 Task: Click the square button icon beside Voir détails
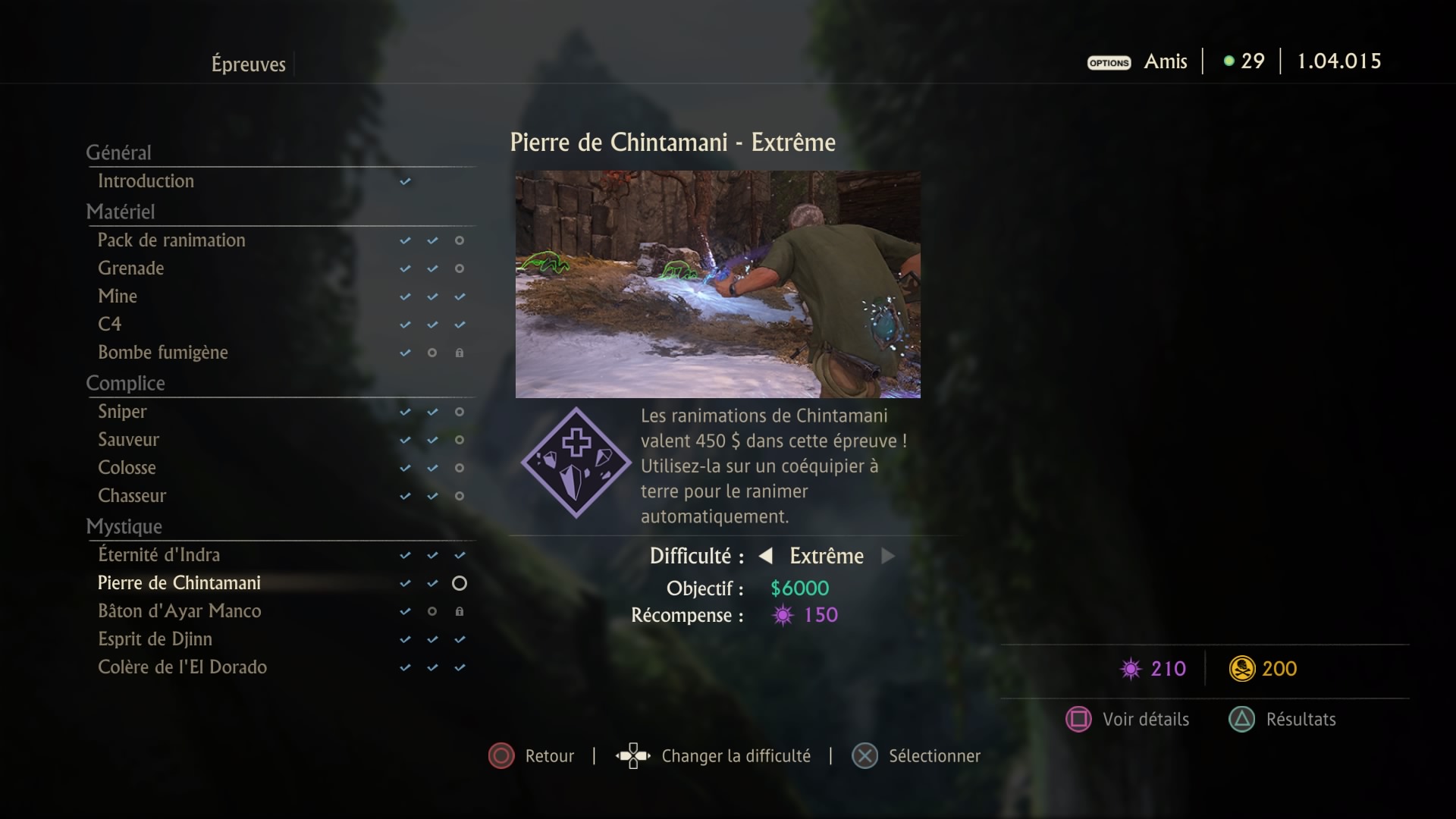[x=1080, y=719]
